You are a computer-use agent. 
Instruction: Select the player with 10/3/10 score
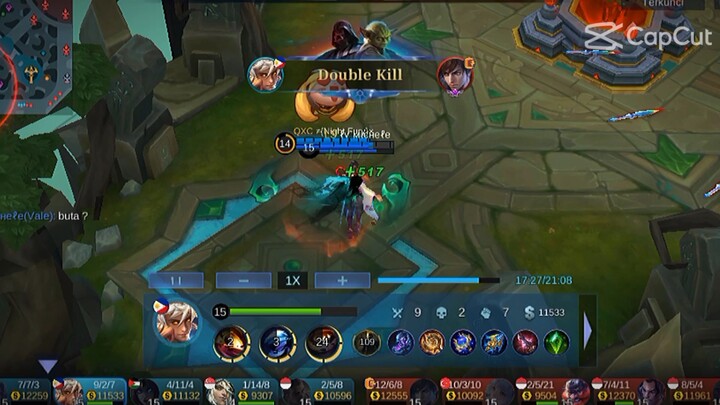(456, 391)
